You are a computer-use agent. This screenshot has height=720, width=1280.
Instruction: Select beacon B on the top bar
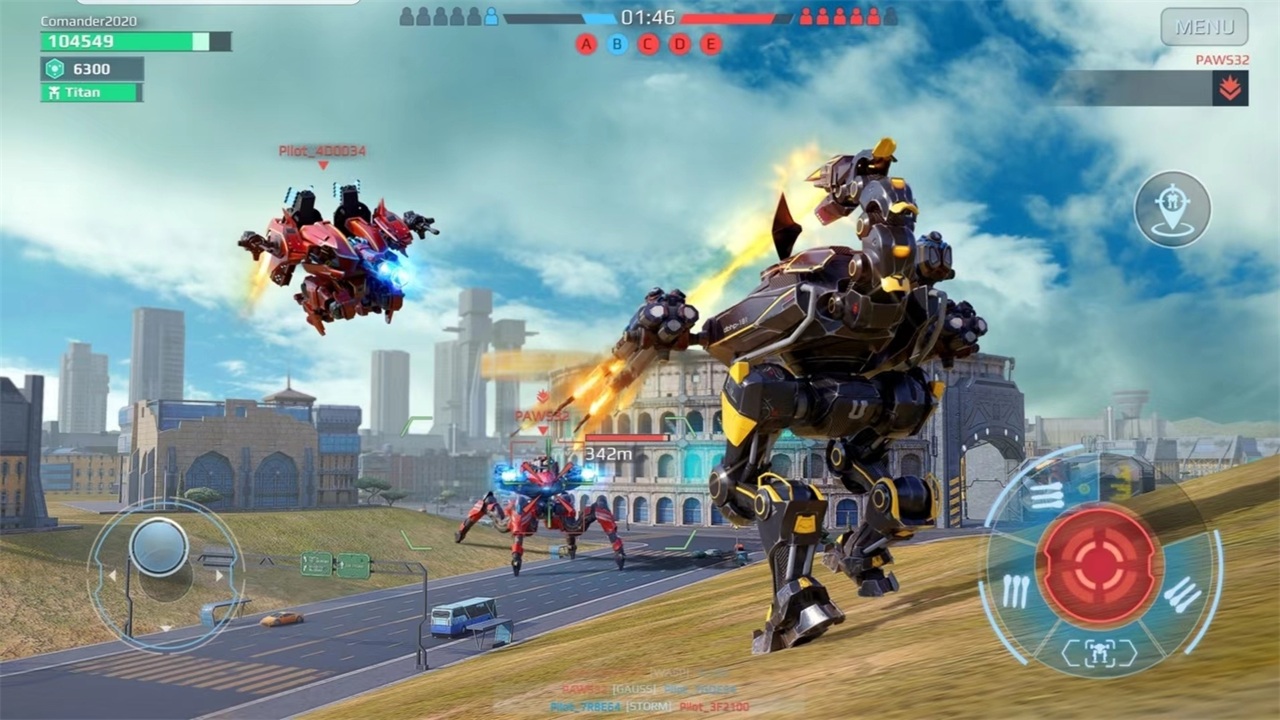[x=618, y=45]
